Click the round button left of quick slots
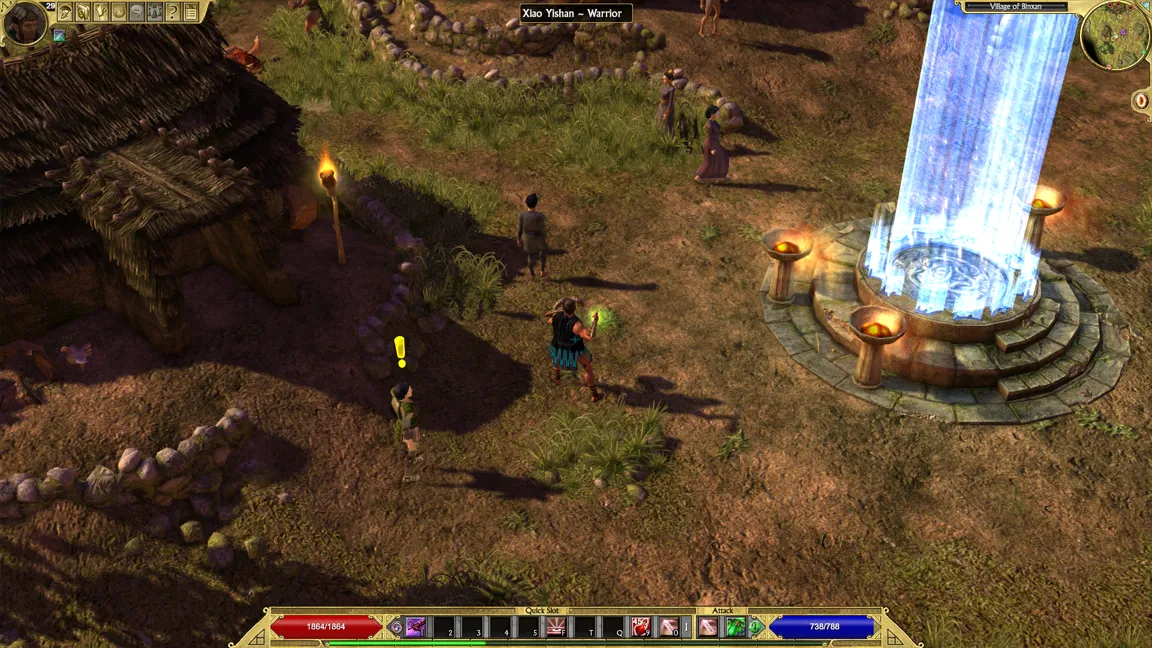Image resolution: width=1152 pixels, height=648 pixels. click(396, 627)
